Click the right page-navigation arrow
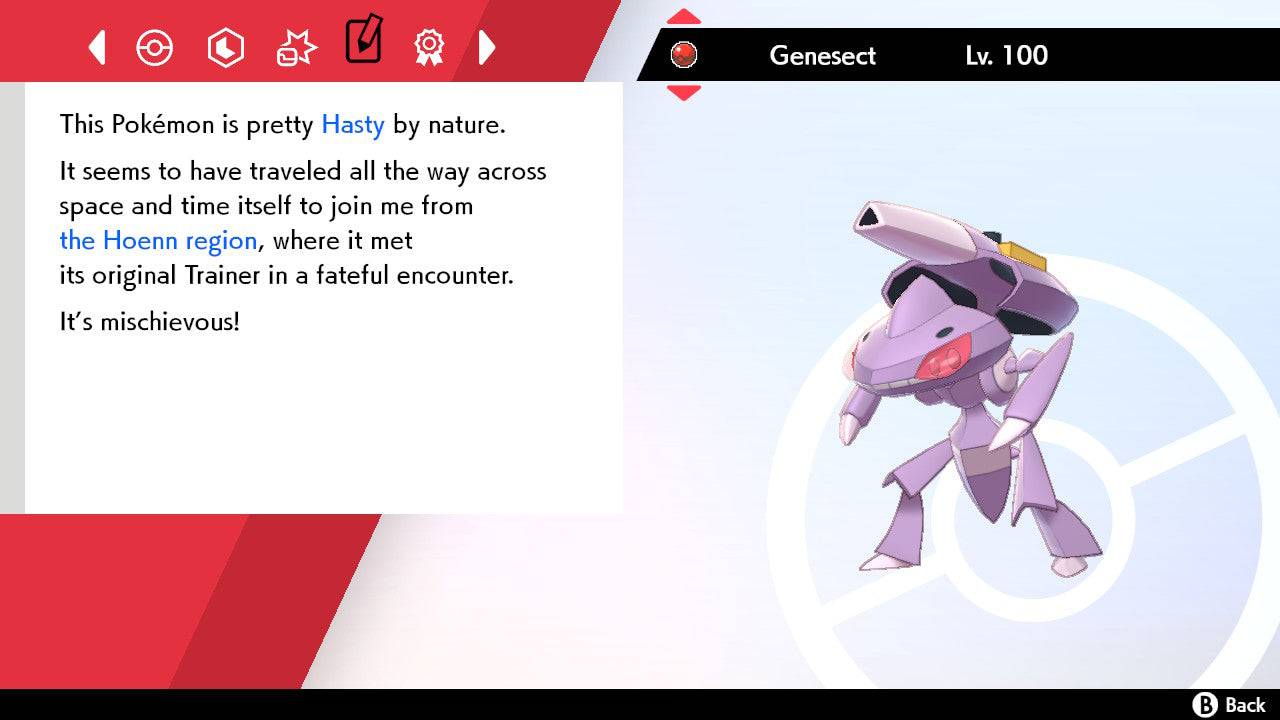This screenshot has height=720, width=1280. pyautogui.click(x=488, y=47)
